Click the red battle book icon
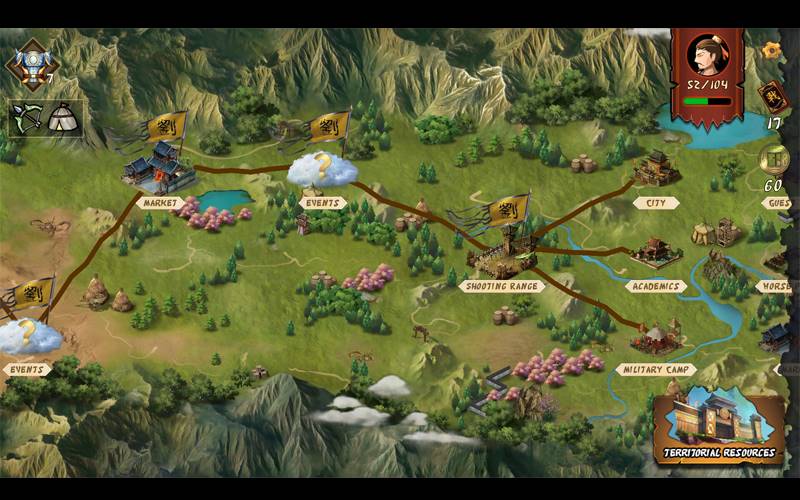Screen dimensions: 800x500 tap(772, 97)
